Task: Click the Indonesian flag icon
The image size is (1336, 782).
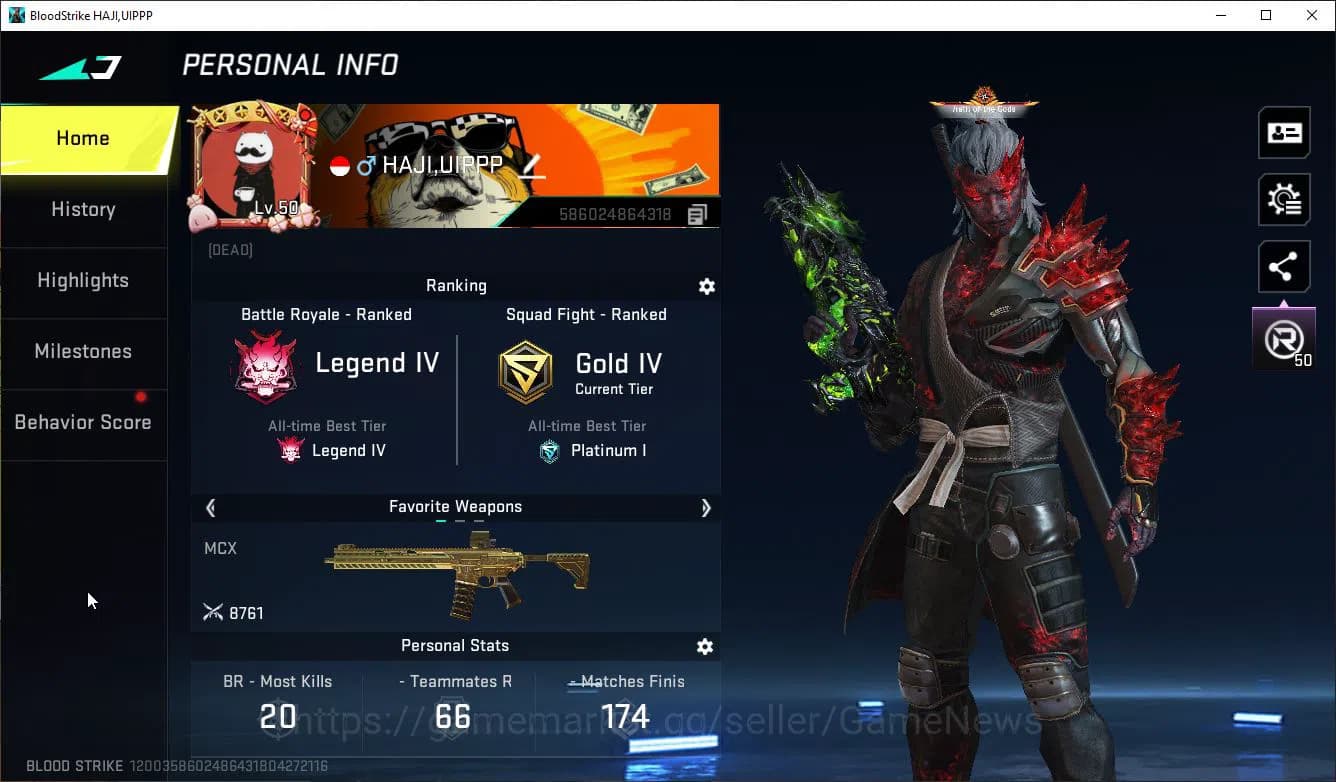Action: coord(341,166)
